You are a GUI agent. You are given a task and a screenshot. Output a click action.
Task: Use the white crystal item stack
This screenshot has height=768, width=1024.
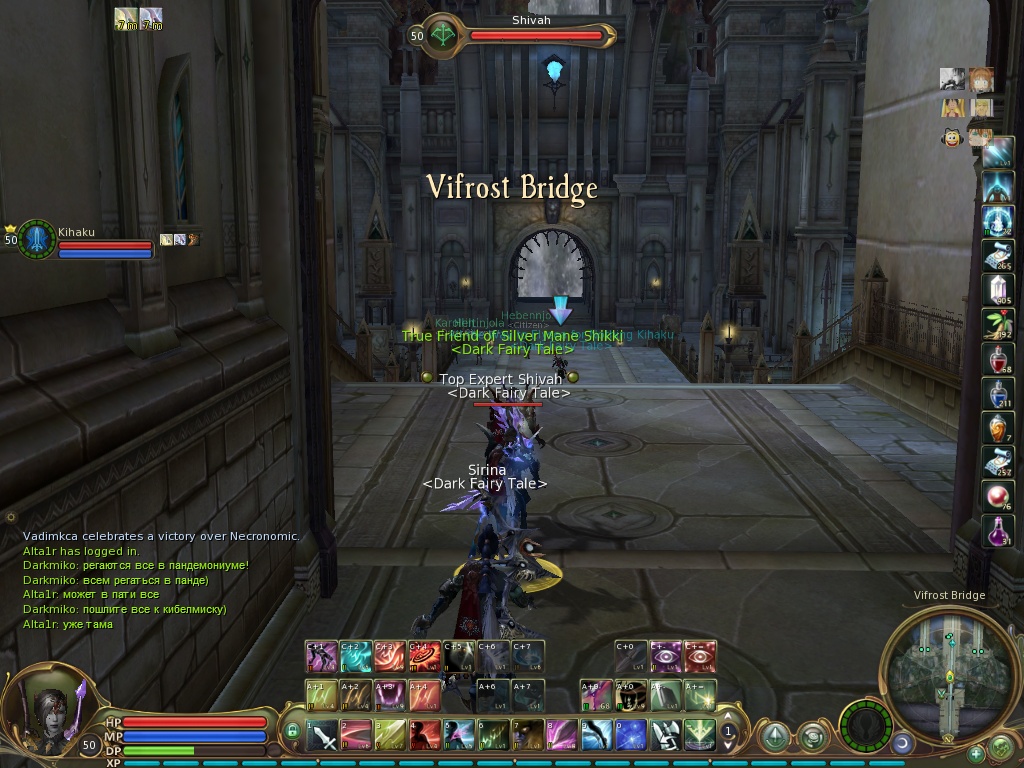pos(997,291)
